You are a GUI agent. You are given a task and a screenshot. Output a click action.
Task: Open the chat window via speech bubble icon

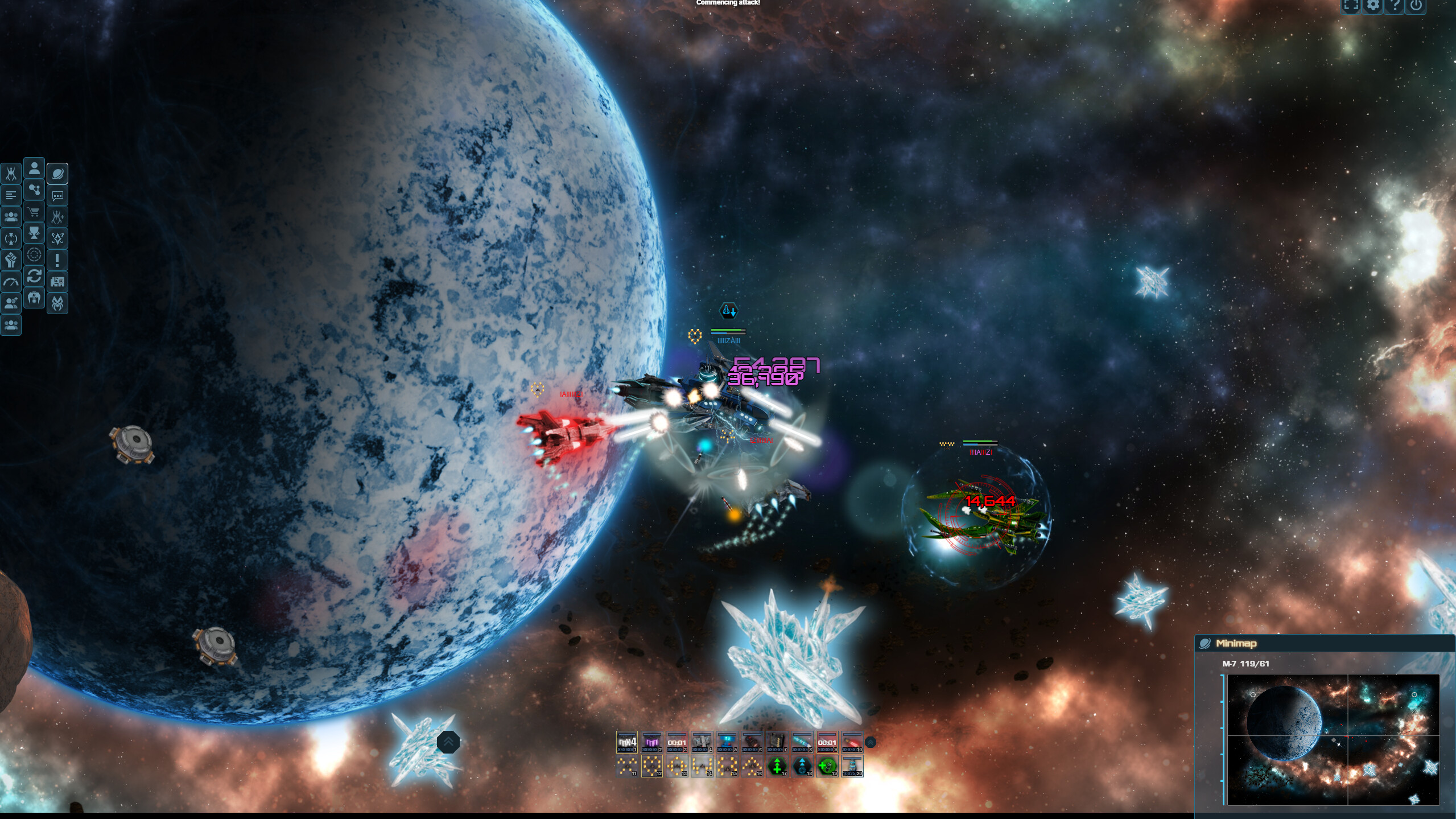coord(57,195)
